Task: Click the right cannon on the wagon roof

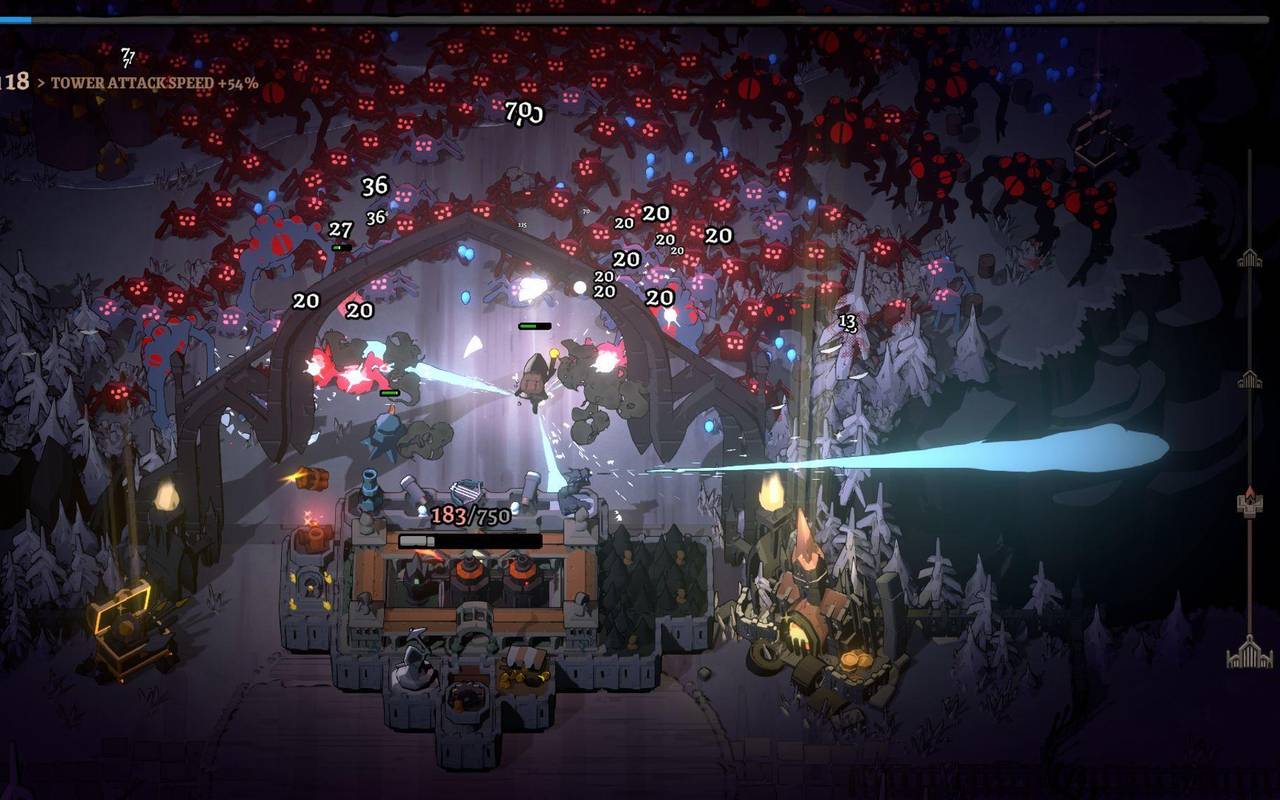Action: pos(531,486)
